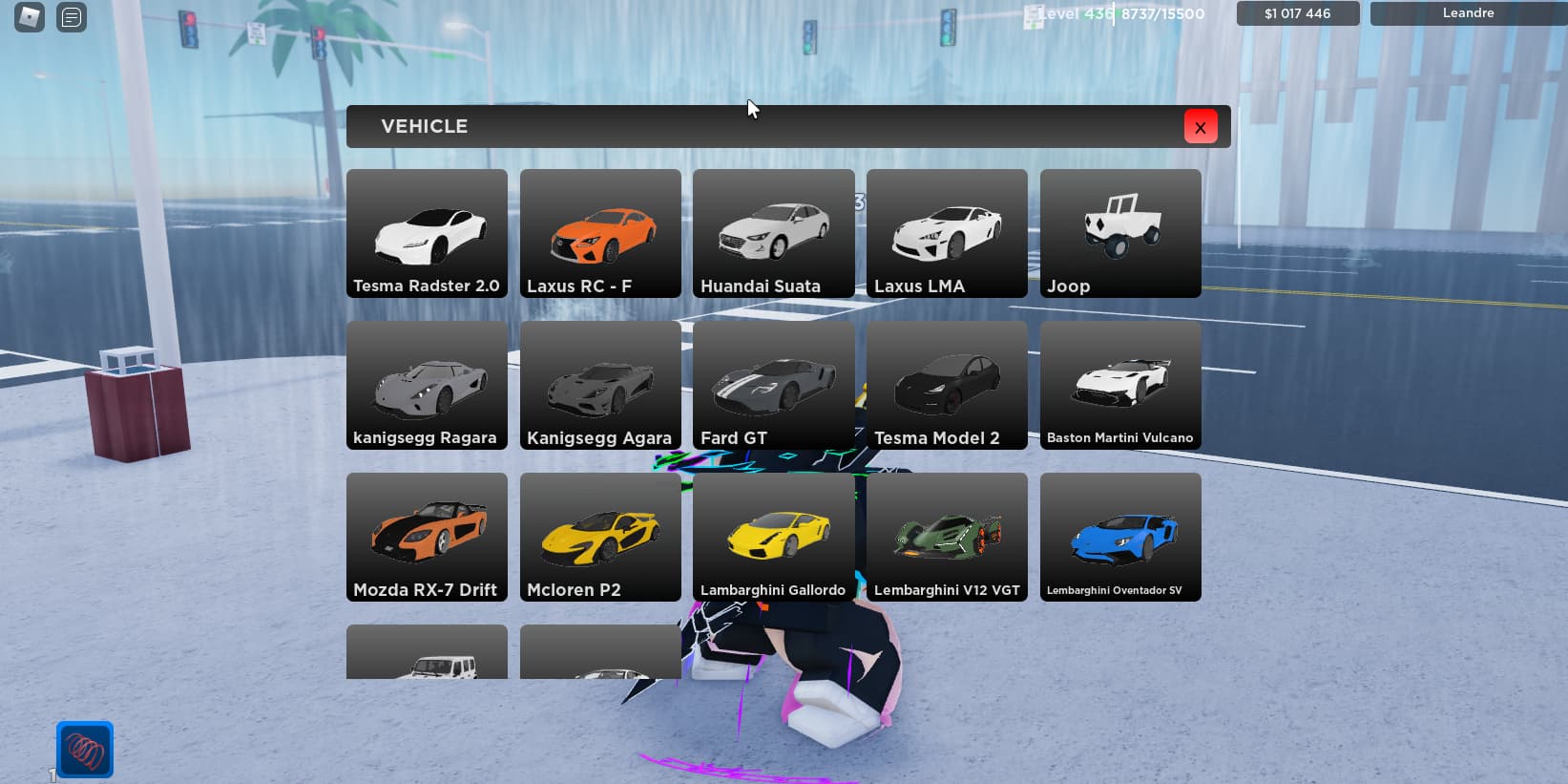Click the money display showing $1 017 446
The height and width of the screenshot is (784, 1568).
1298,13
